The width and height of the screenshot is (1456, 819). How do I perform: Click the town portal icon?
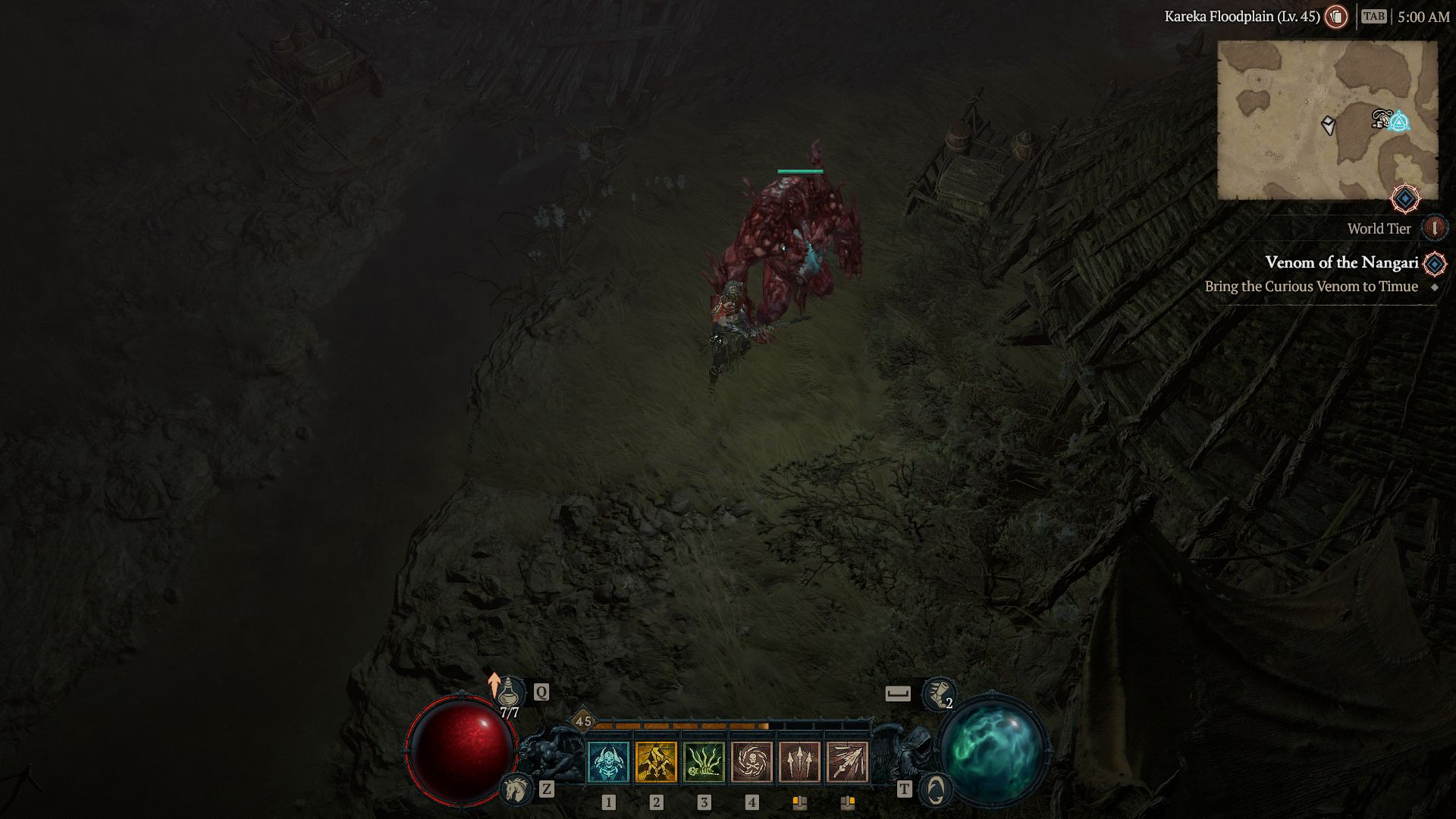point(936,789)
